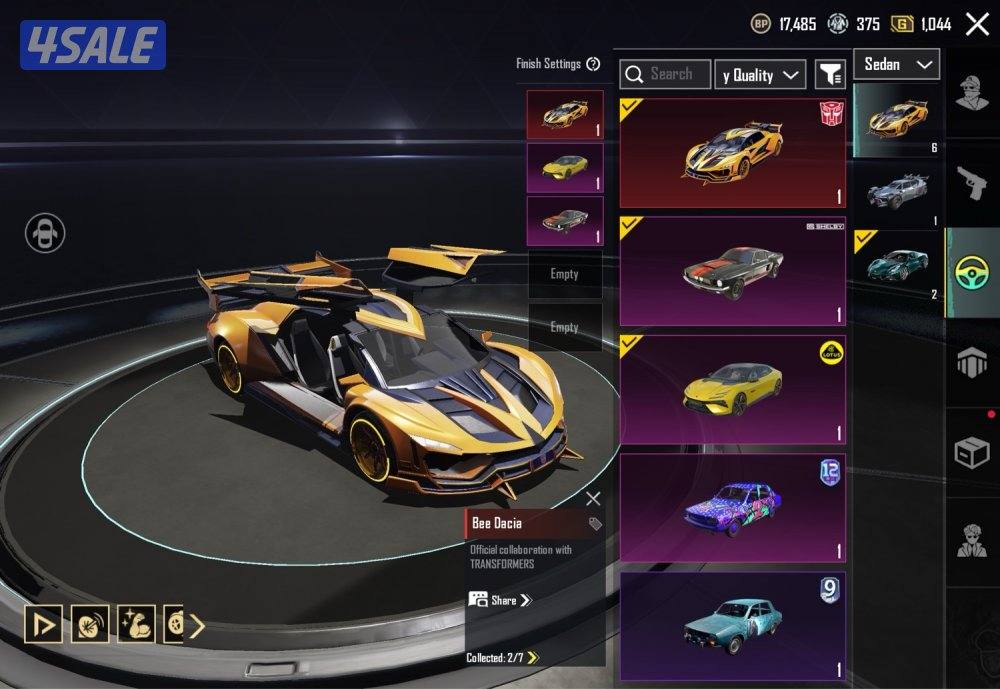The width and height of the screenshot is (1000, 689).
Task: Pick the purple graffiti Dacia skin
Action: (732, 507)
